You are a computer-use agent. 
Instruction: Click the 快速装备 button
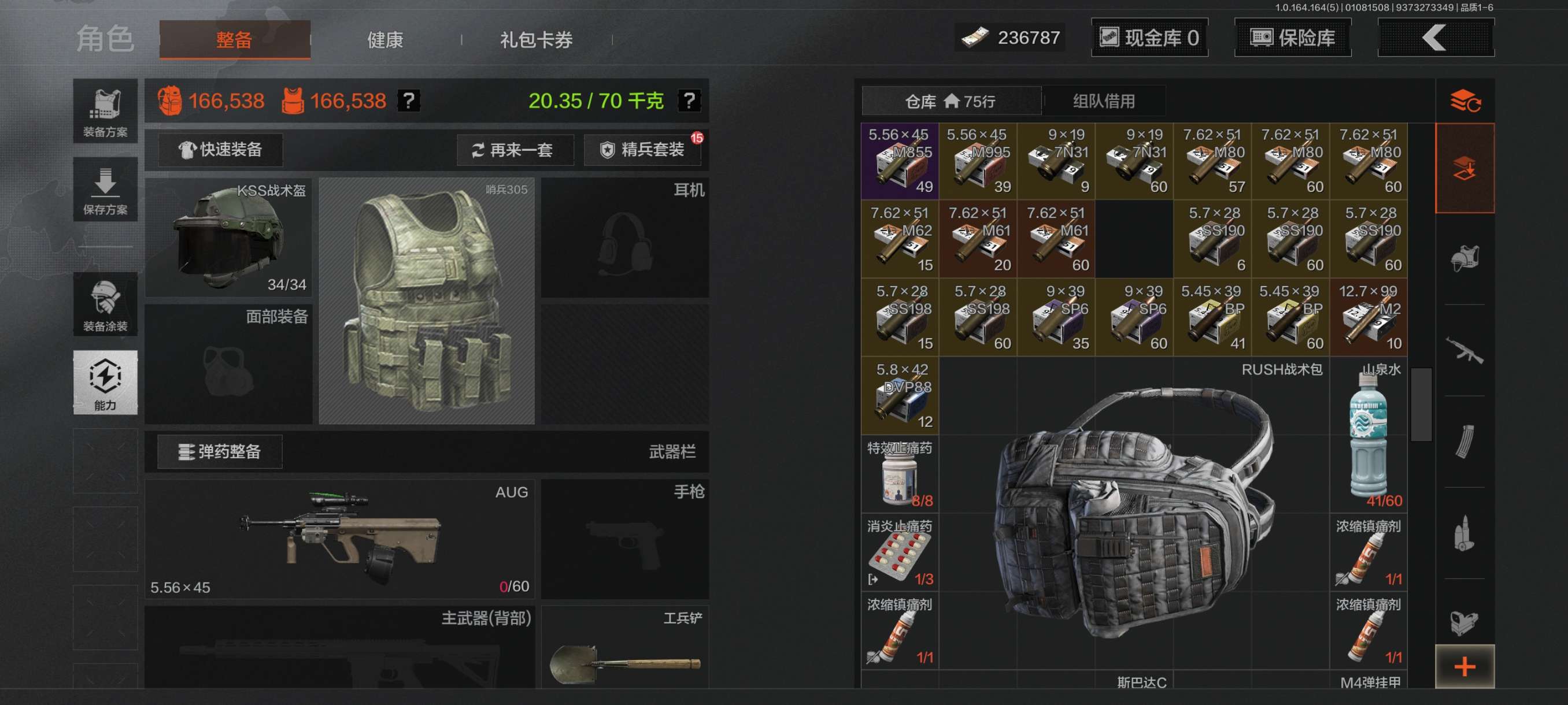click(x=220, y=150)
